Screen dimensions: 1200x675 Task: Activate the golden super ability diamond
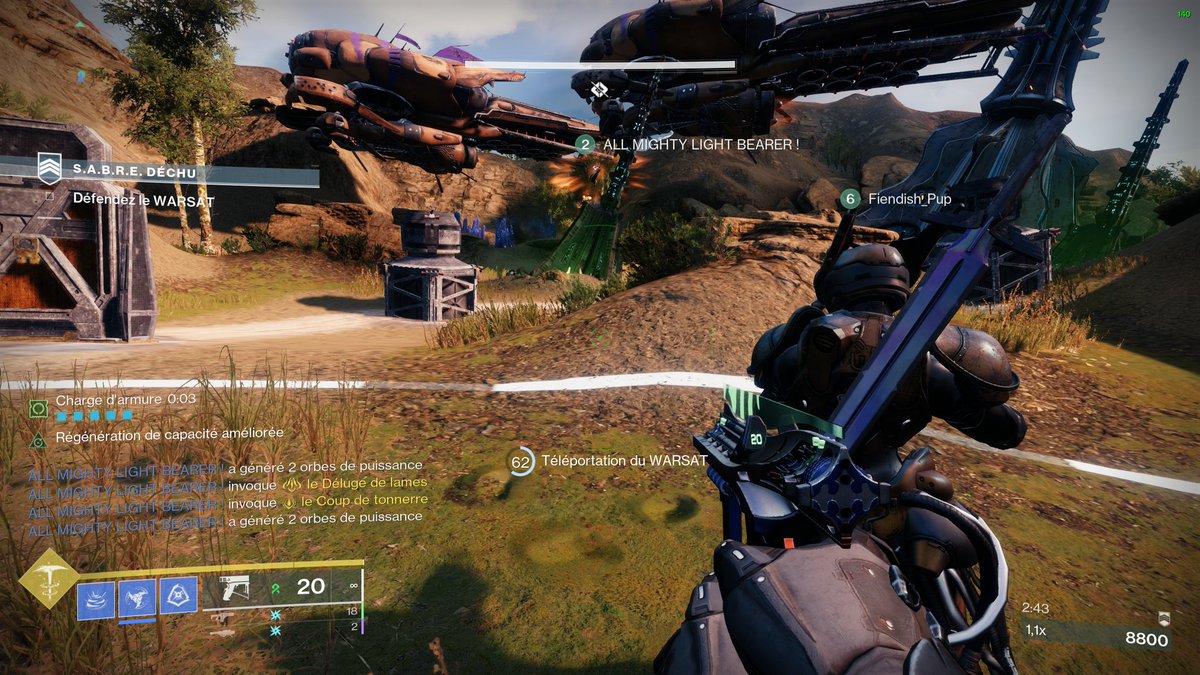[49, 578]
